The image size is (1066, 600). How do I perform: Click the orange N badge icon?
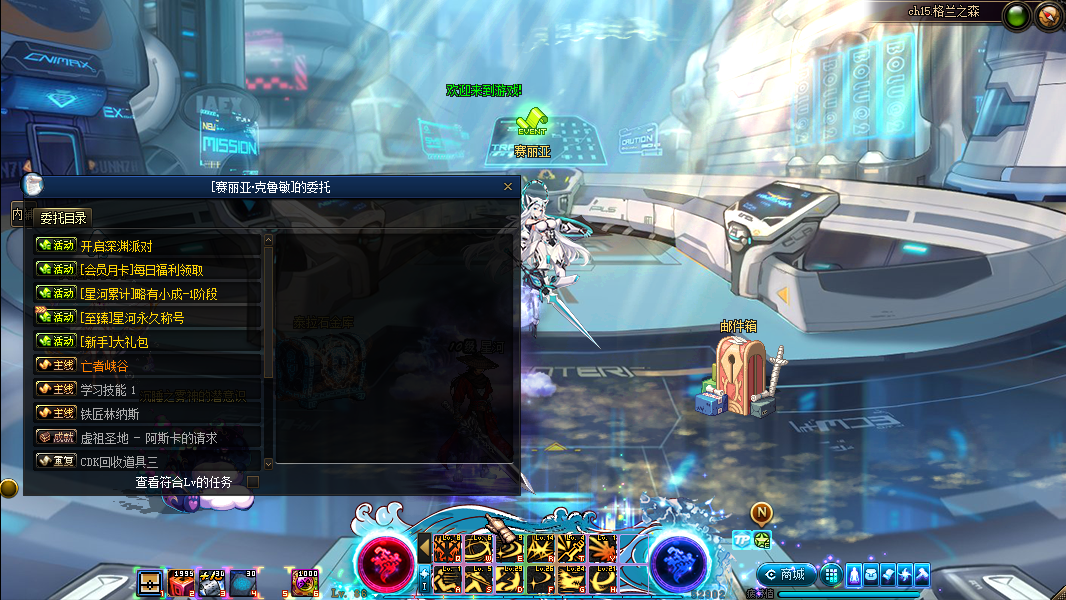761,514
